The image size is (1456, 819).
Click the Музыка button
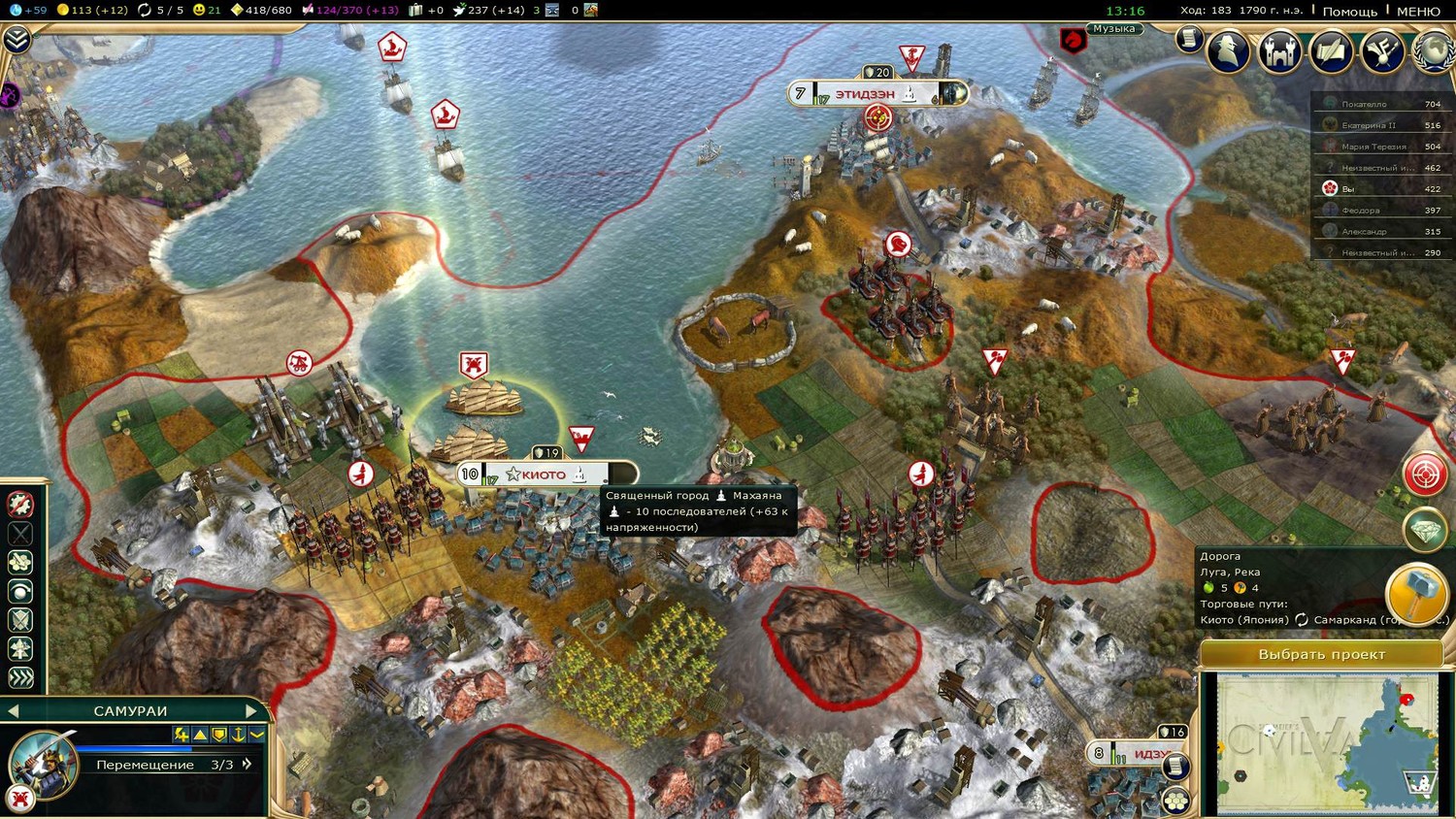(x=1113, y=29)
